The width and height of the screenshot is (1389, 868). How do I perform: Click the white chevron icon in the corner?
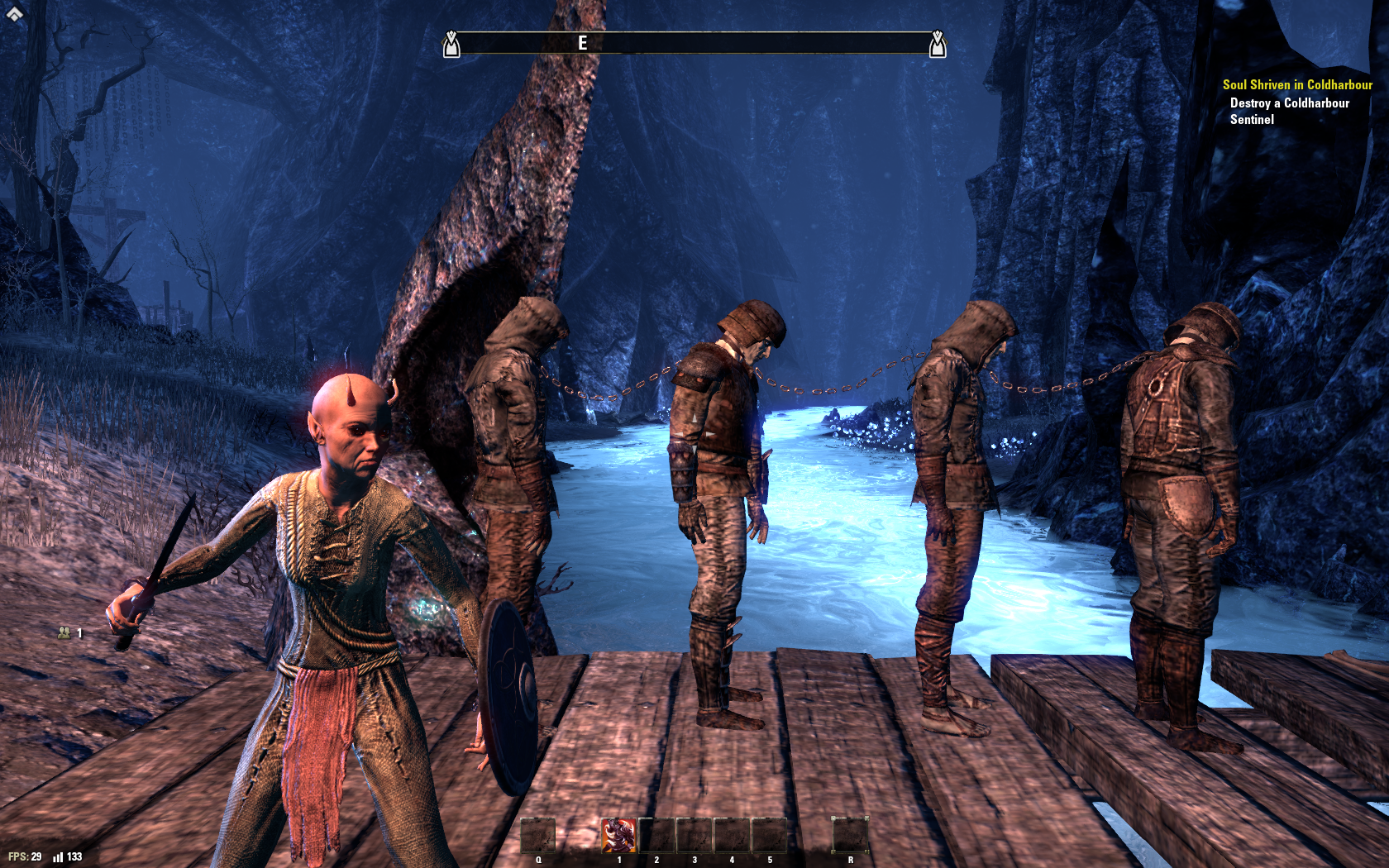[x=15, y=13]
